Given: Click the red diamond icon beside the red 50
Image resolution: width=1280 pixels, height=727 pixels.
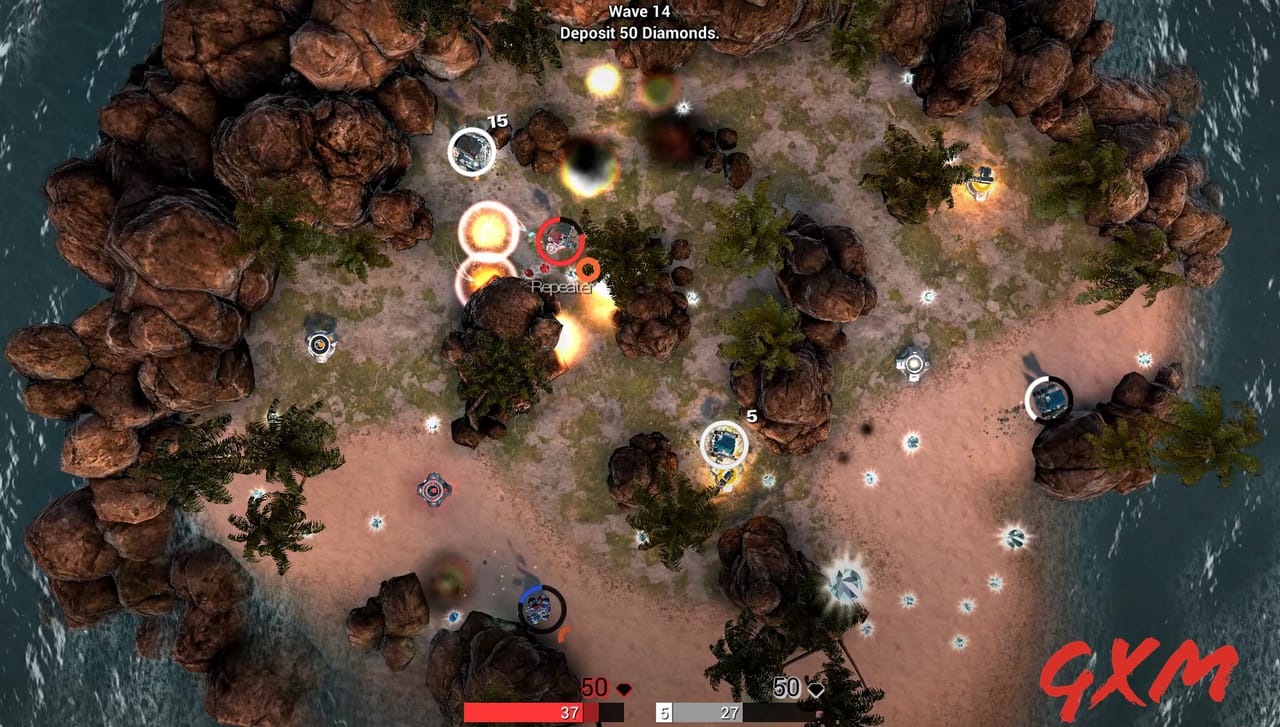Looking at the screenshot, I should tap(624, 687).
